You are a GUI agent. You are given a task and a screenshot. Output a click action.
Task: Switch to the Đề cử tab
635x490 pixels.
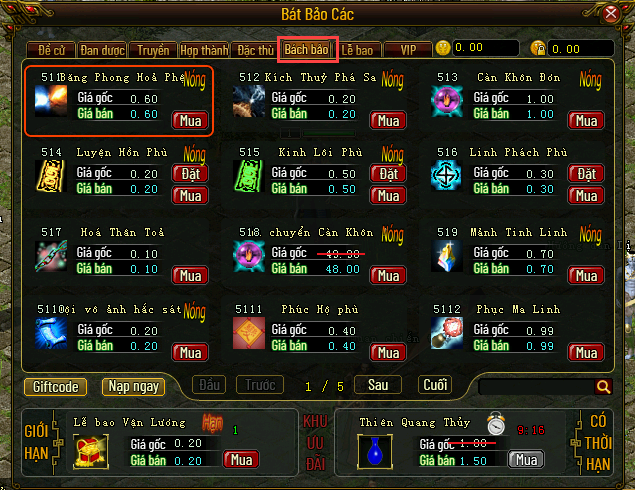tap(52, 48)
